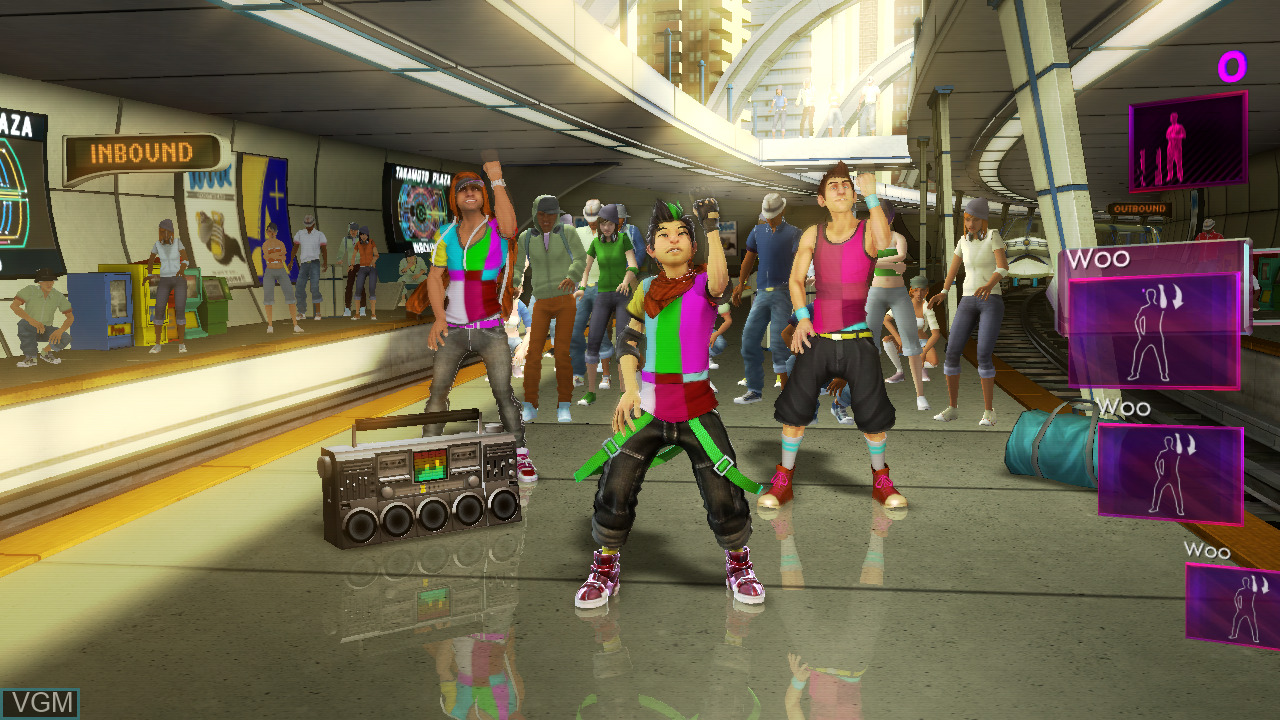
Task: Open the boombox equalizer display
Action: tap(431, 466)
